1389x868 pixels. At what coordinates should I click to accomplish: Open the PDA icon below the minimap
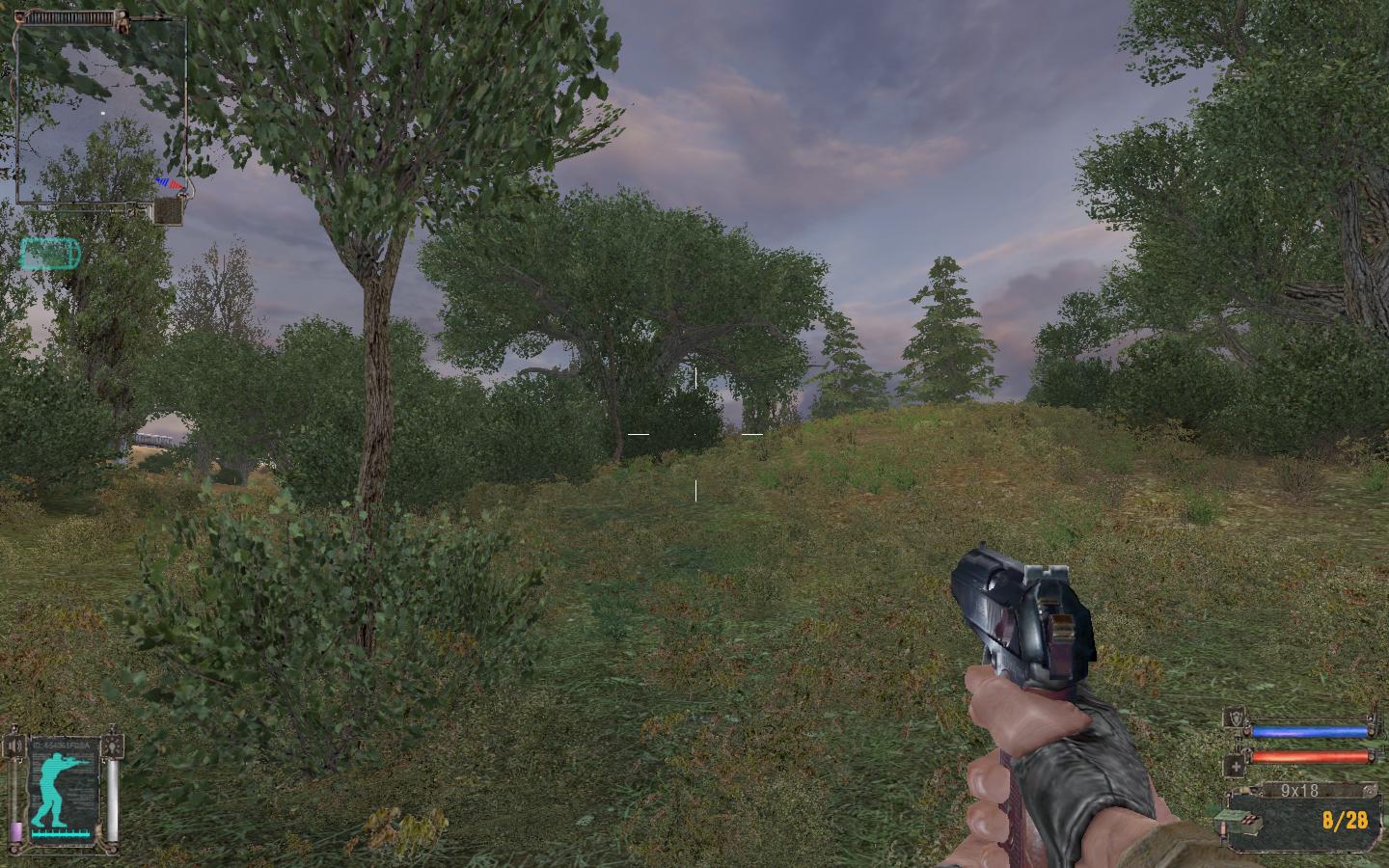pos(169,210)
